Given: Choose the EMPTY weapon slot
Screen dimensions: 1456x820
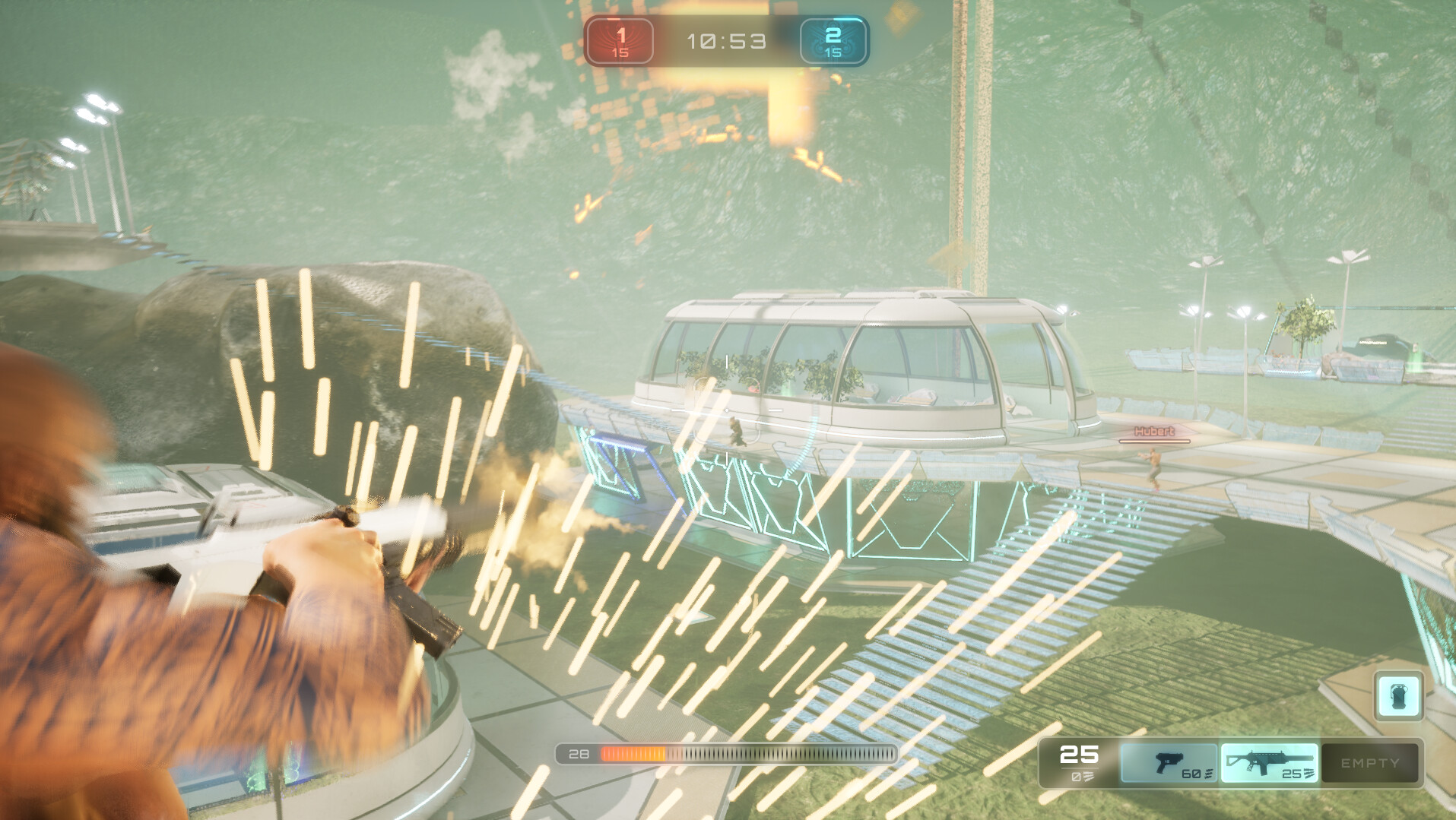Looking at the screenshot, I should (1369, 763).
